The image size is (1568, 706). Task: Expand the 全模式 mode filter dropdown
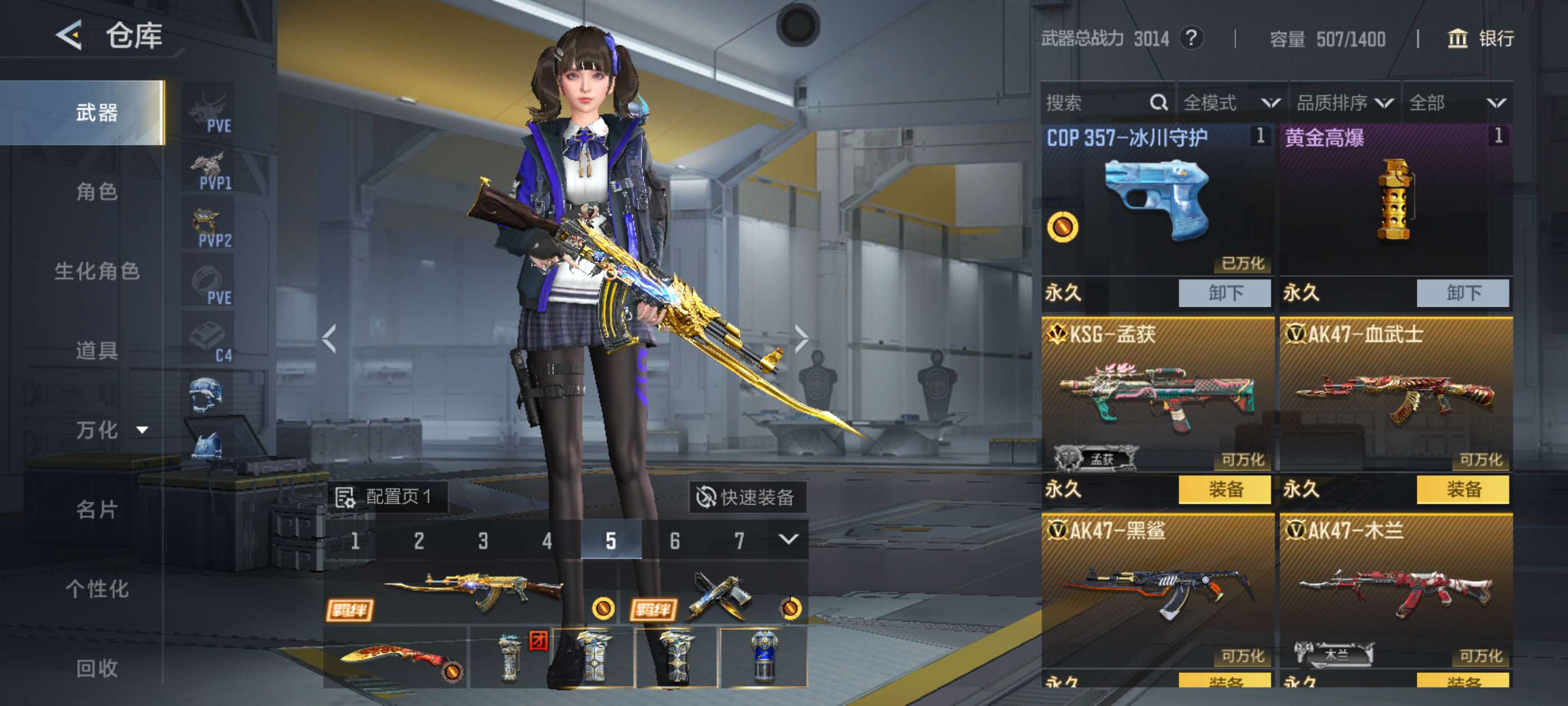1231,103
